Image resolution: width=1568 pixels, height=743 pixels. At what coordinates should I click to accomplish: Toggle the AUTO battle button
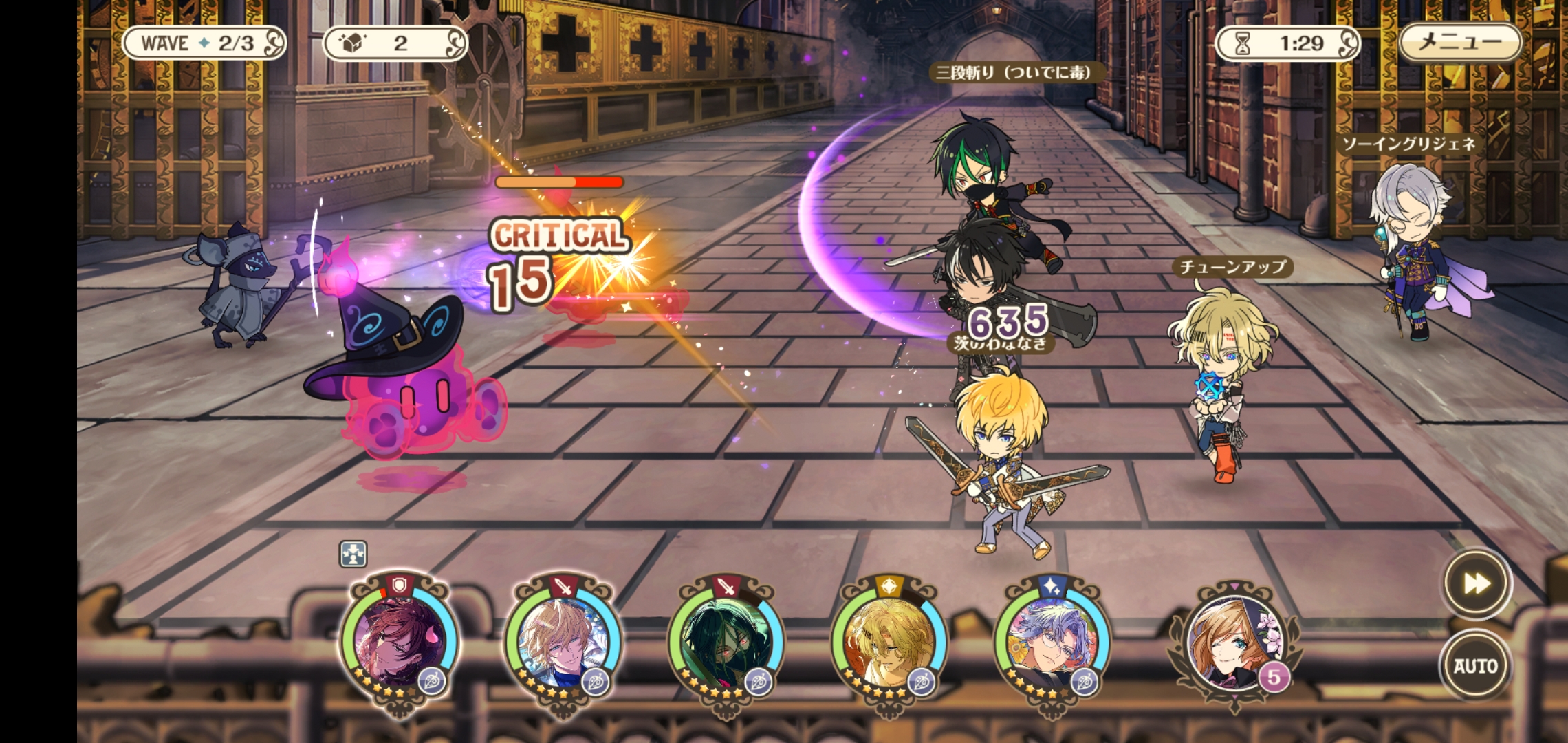[x=1475, y=665]
